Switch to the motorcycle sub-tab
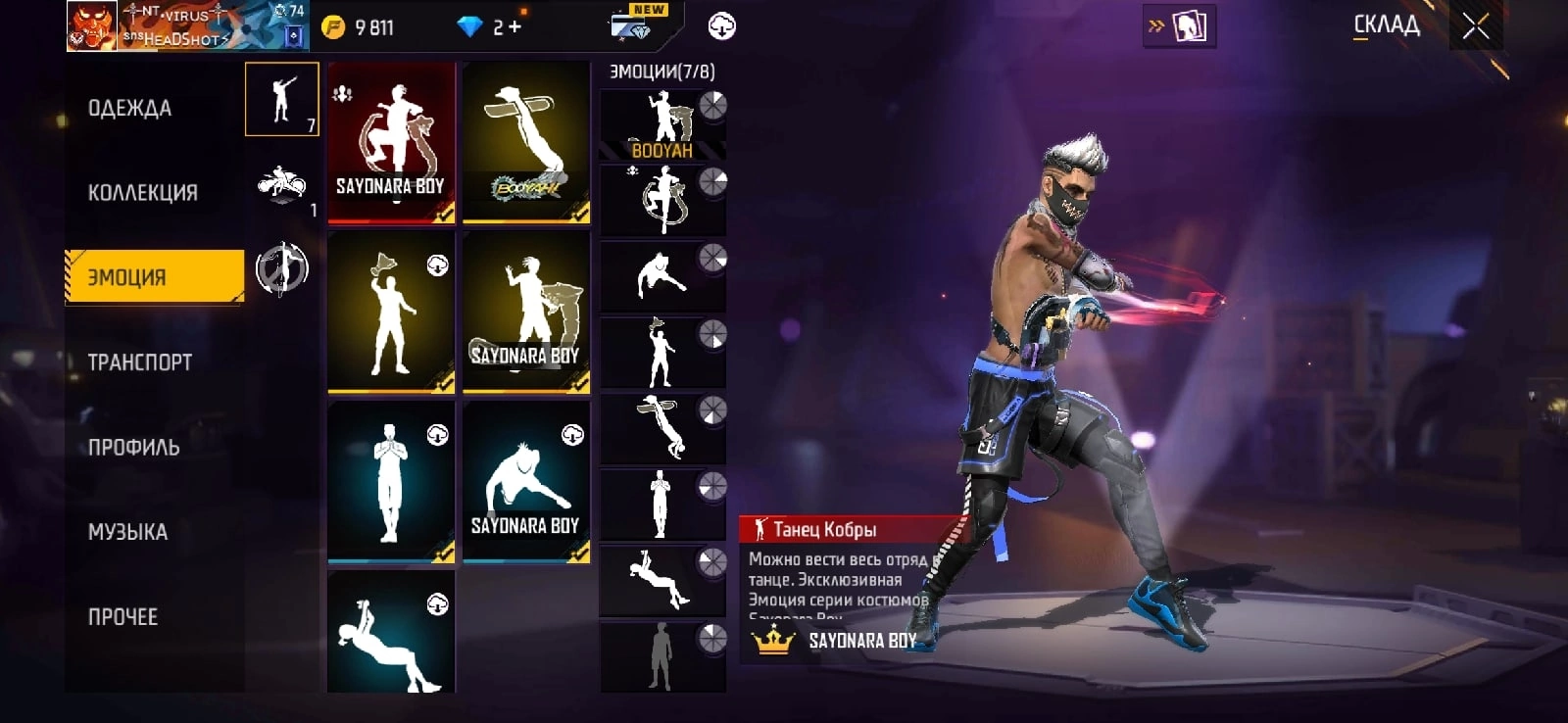The width and height of the screenshot is (1568, 723). tap(282, 184)
